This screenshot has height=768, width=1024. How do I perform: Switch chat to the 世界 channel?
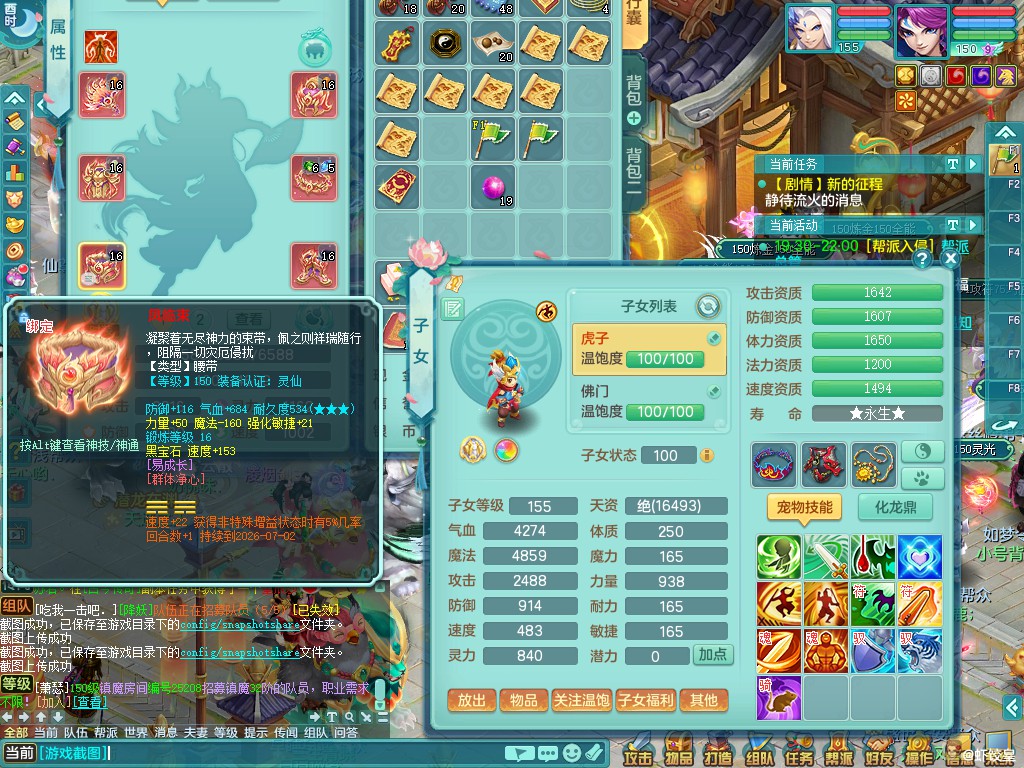coord(136,732)
